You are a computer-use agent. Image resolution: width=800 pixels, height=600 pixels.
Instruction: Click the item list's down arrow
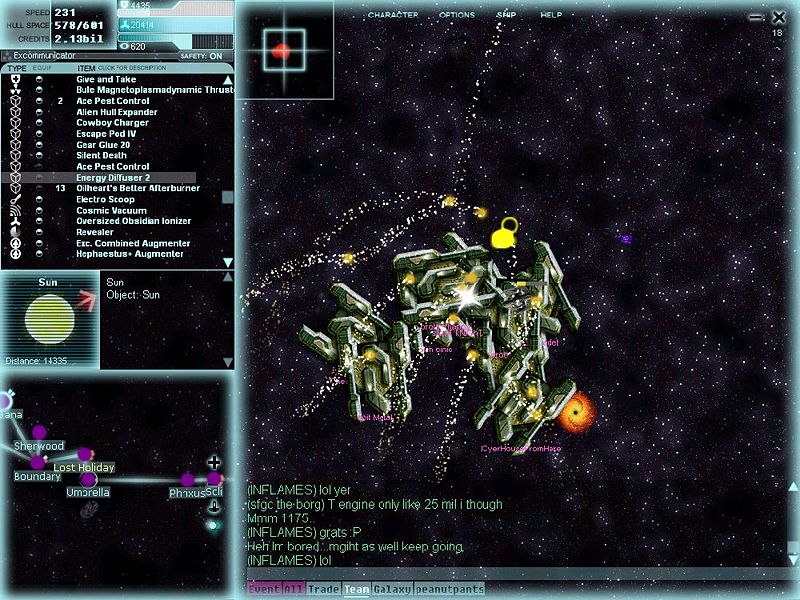pos(227,262)
